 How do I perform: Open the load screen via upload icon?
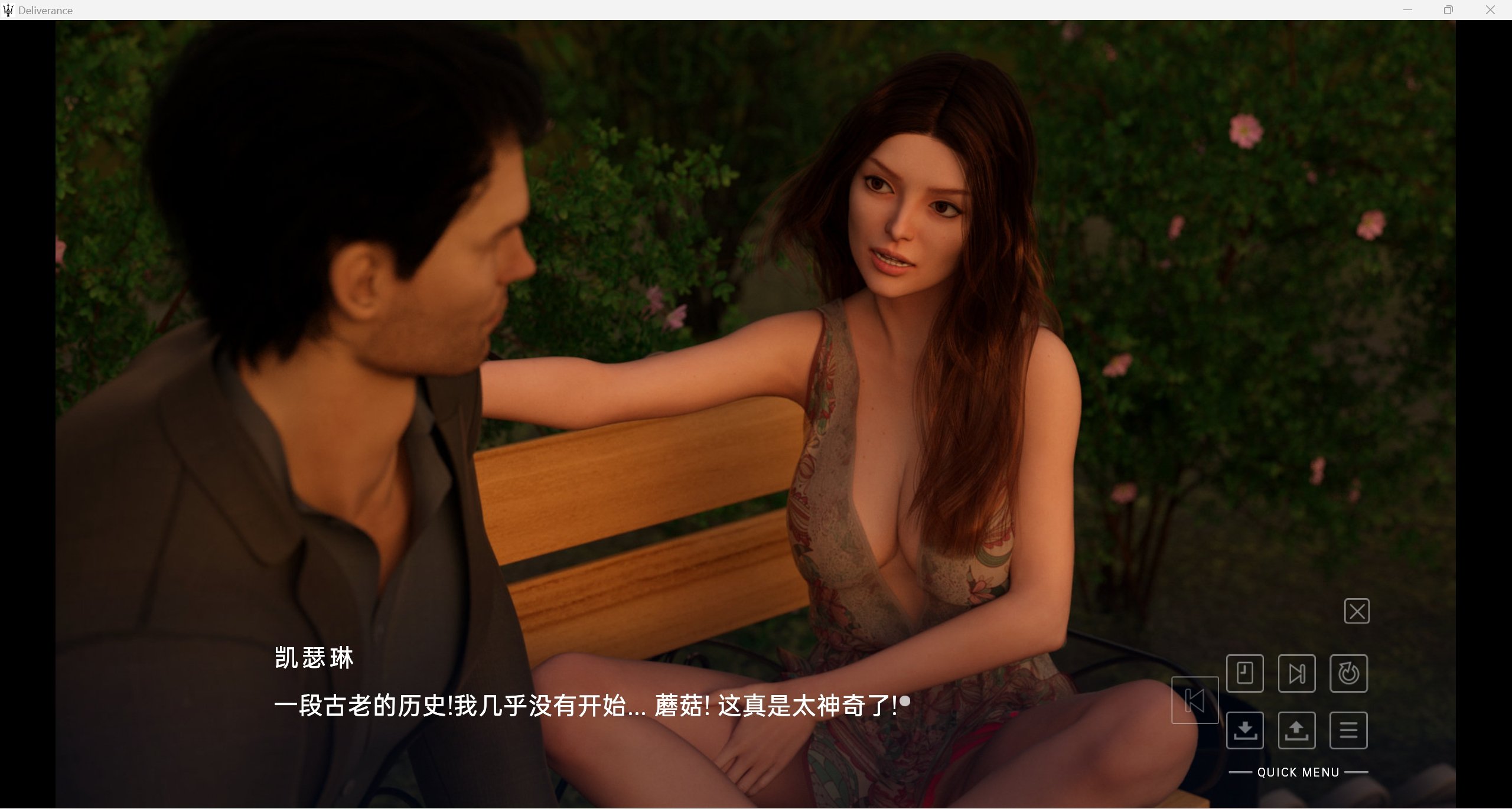point(1298,730)
